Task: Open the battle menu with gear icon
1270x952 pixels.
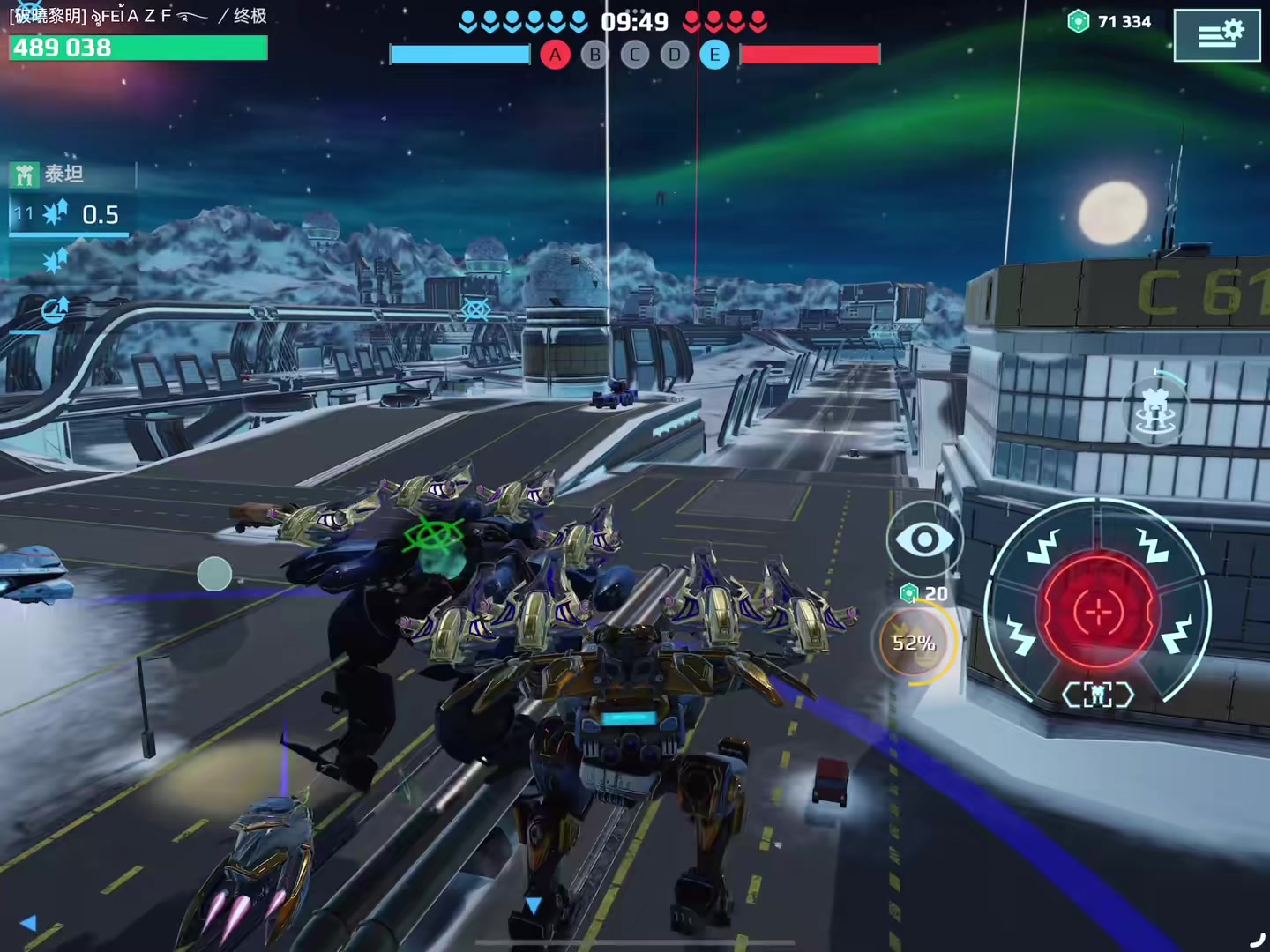Action: [x=1217, y=35]
